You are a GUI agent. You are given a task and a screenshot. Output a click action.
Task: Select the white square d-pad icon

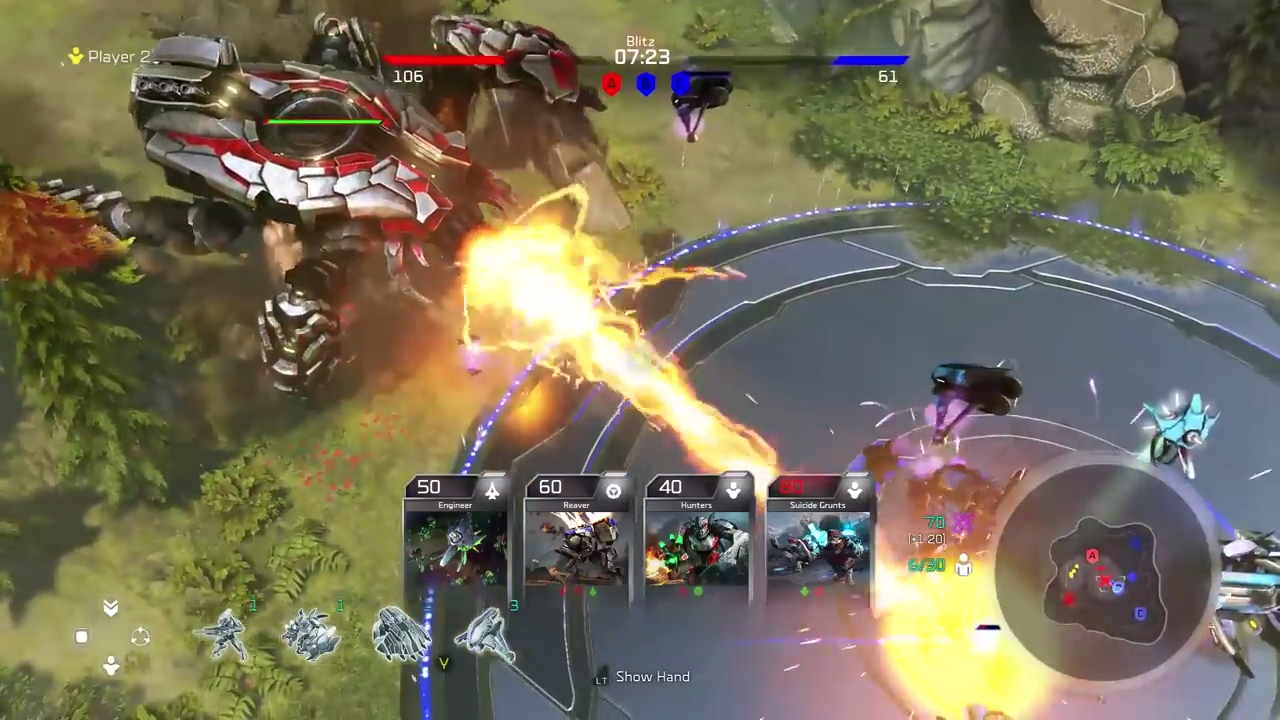pyautogui.click(x=82, y=637)
